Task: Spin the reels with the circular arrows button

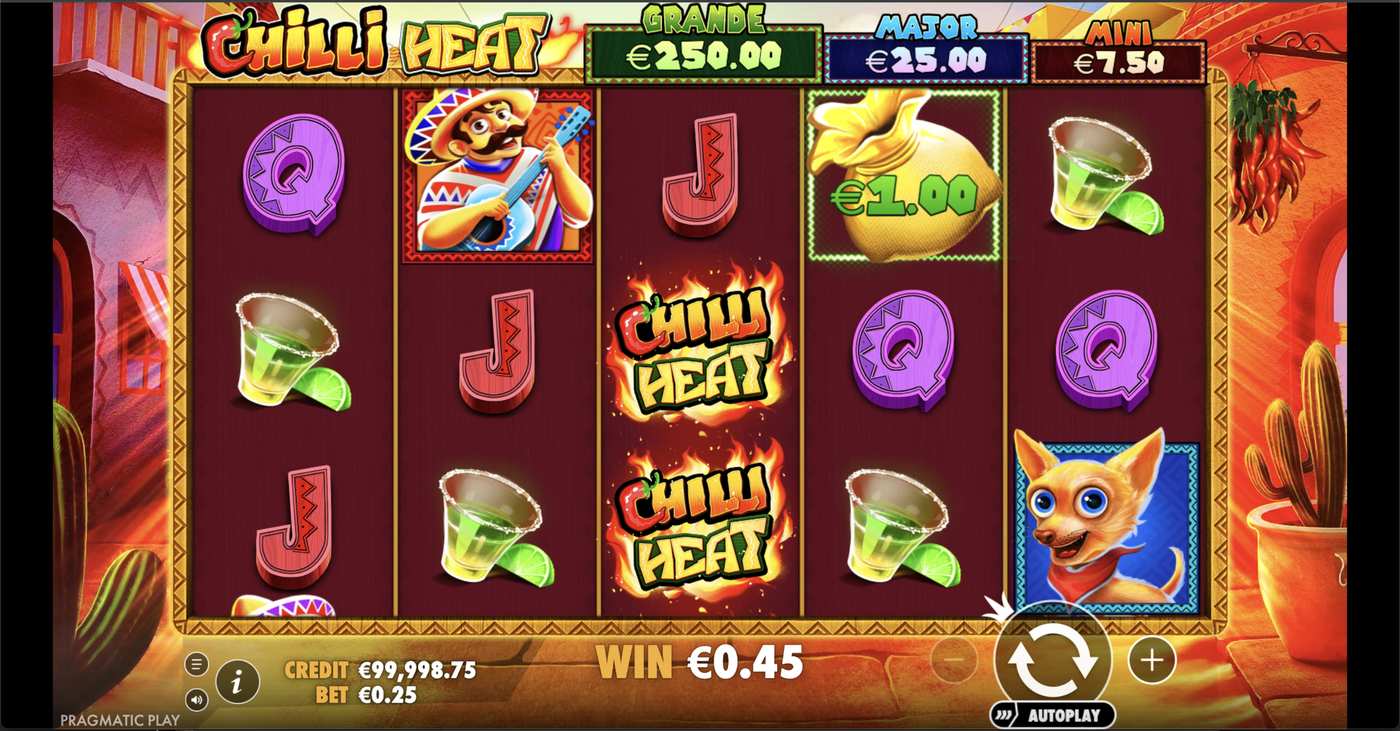Action: tap(1053, 660)
